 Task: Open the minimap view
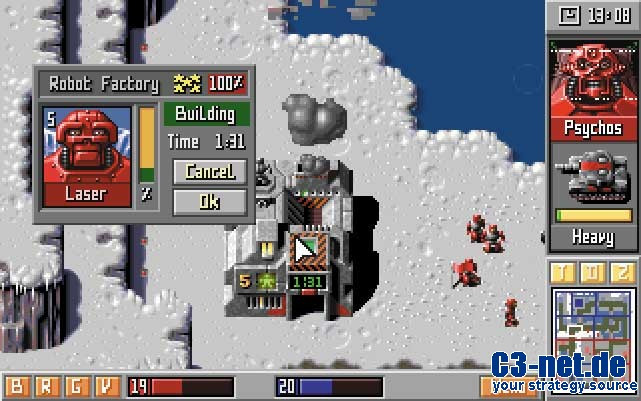(x=593, y=330)
